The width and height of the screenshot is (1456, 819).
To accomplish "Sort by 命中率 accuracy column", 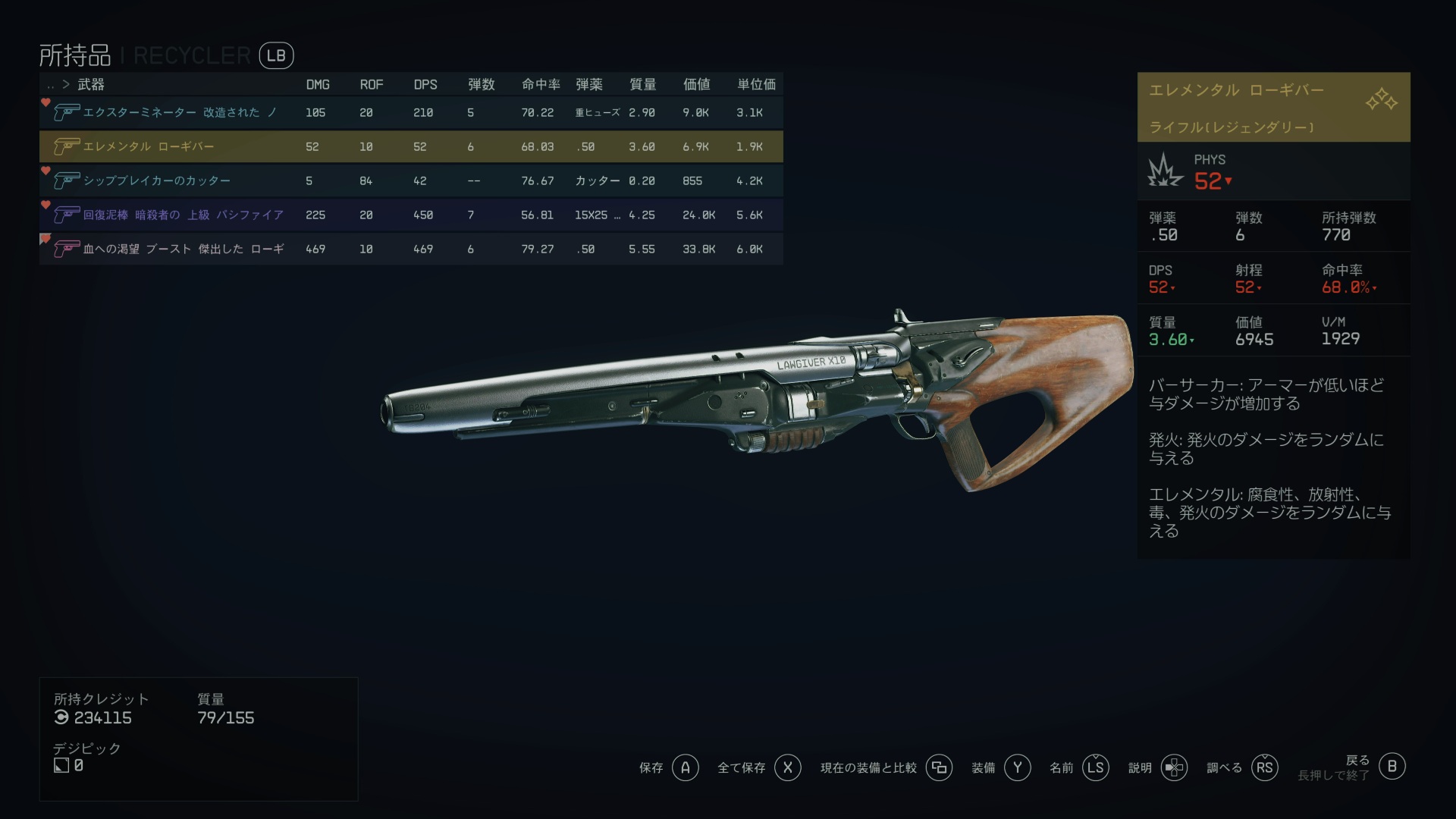I will click(541, 84).
